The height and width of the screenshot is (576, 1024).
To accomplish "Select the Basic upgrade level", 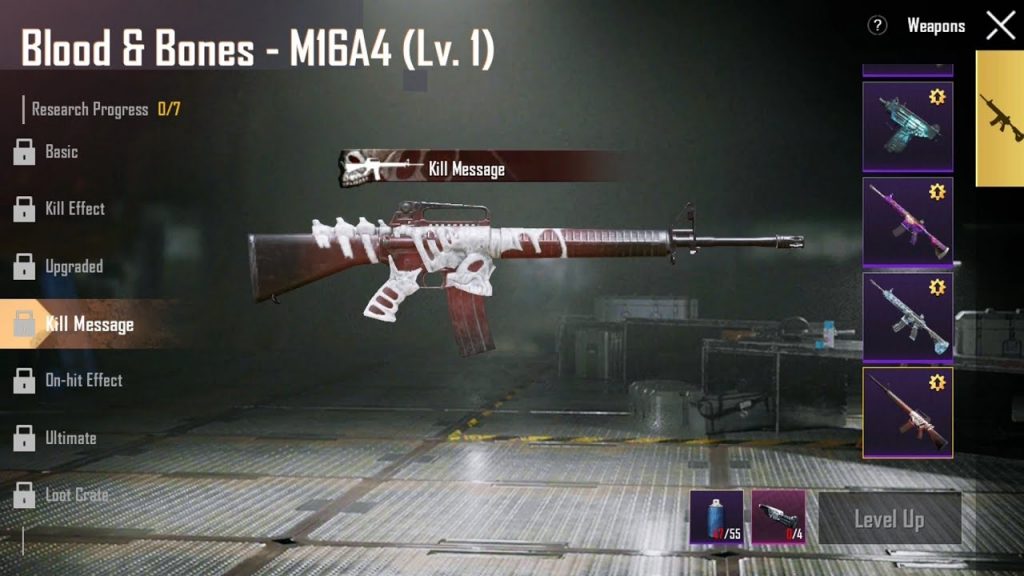I will click(x=60, y=152).
